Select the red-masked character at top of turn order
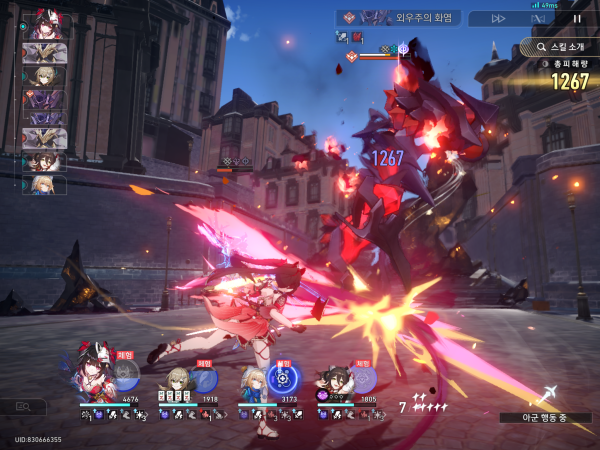 pos(45,27)
